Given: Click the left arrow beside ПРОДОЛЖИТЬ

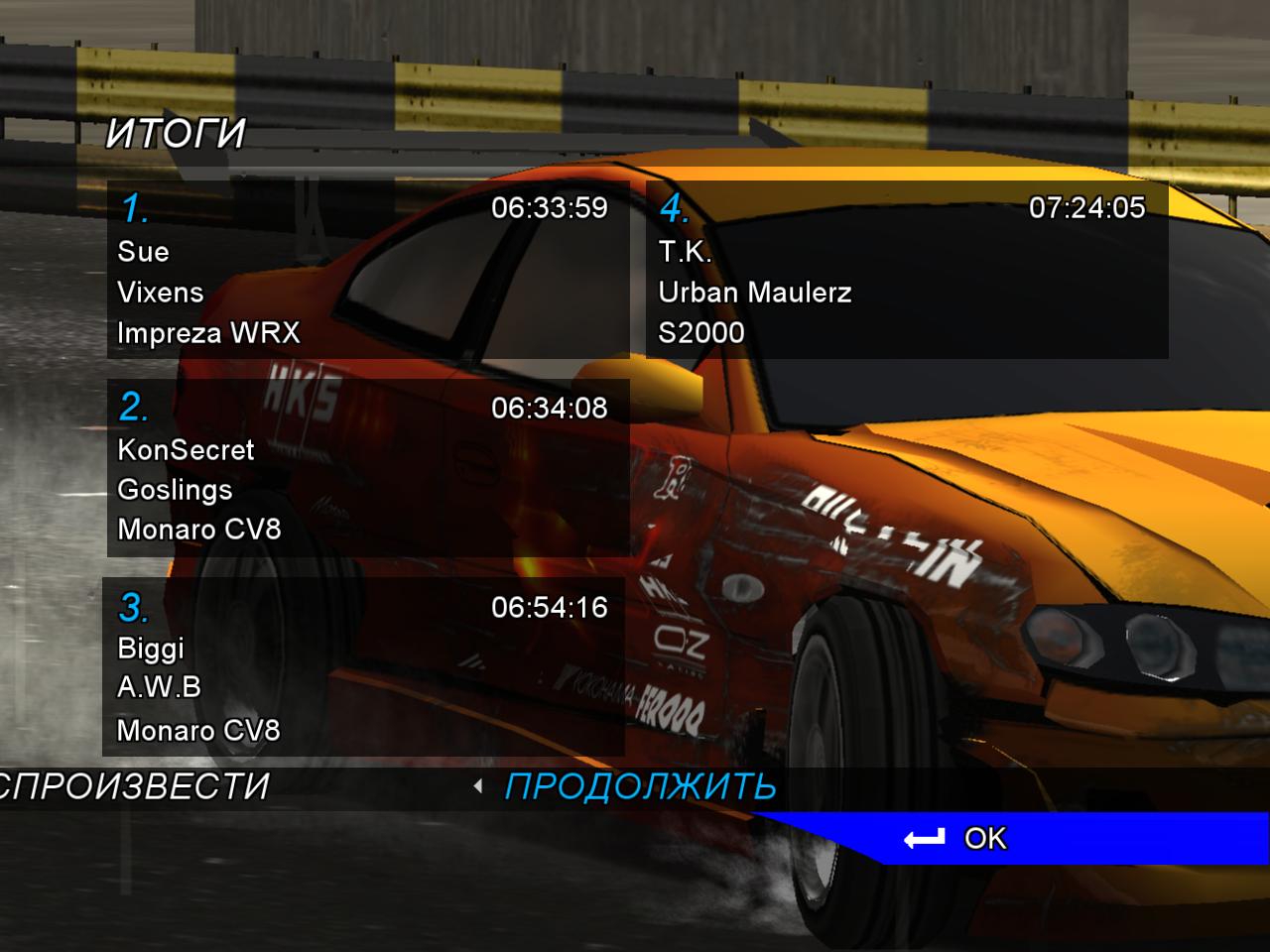Looking at the screenshot, I should pos(478,786).
